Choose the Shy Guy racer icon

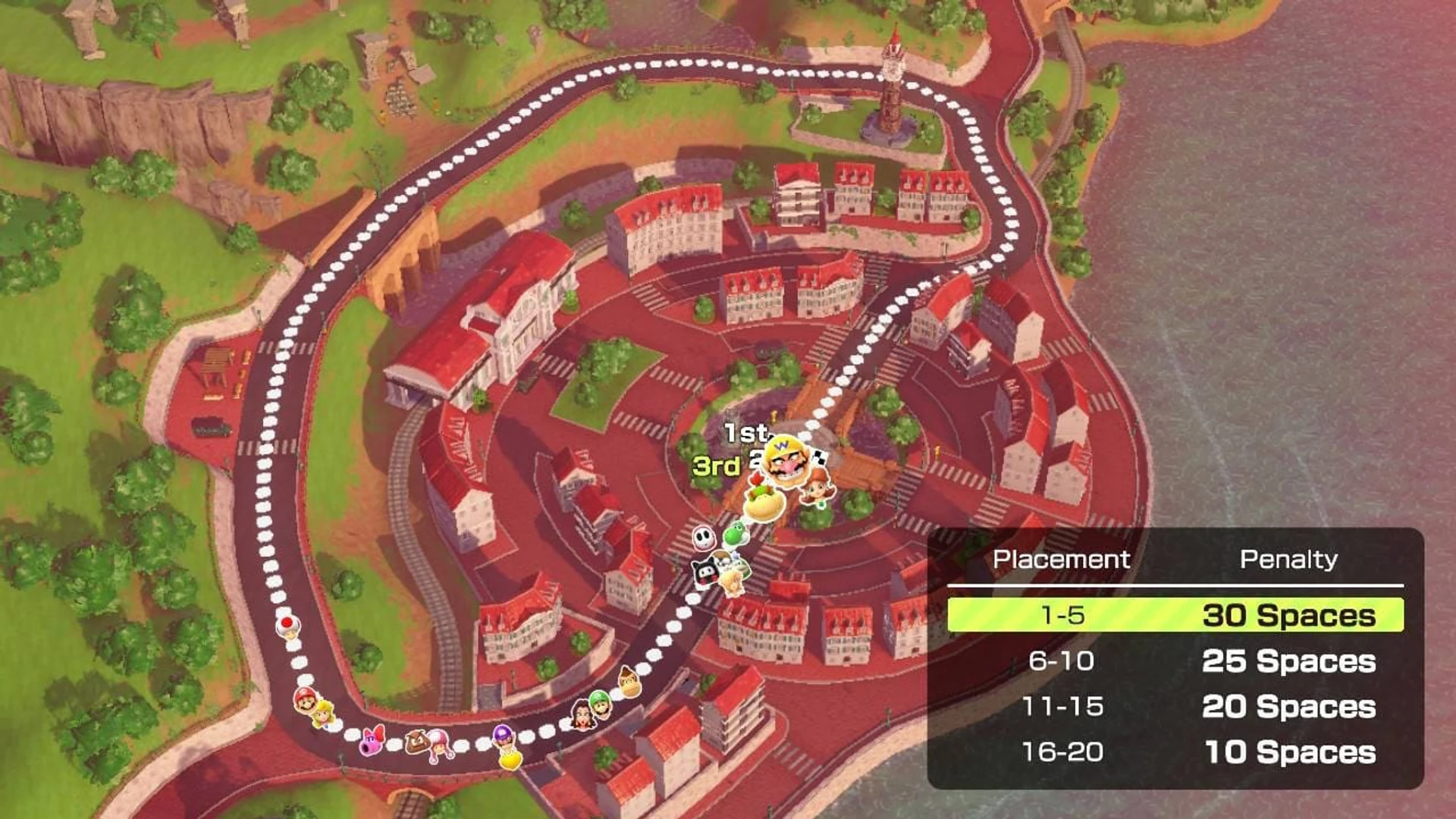[x=704, y=538]
